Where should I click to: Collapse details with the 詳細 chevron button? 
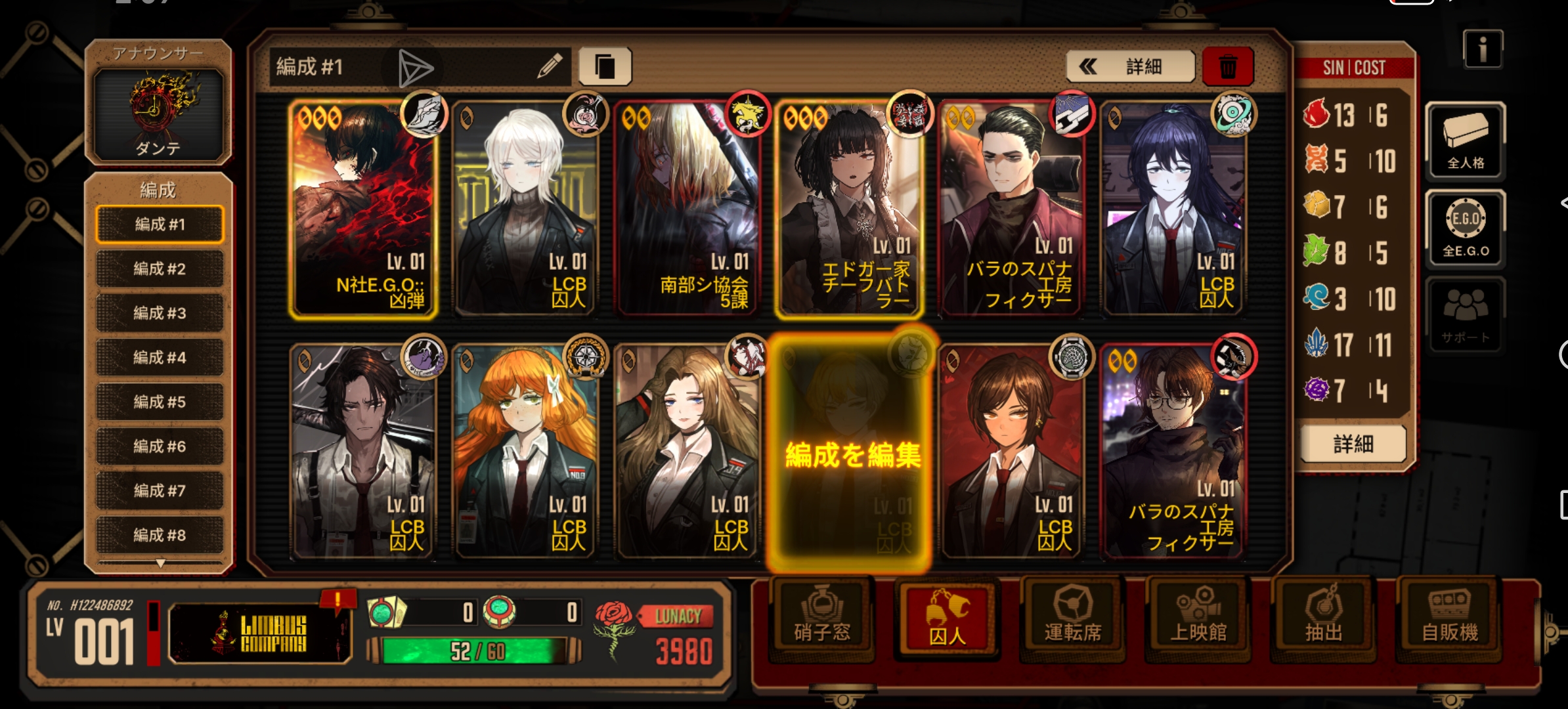(1131, 66)
